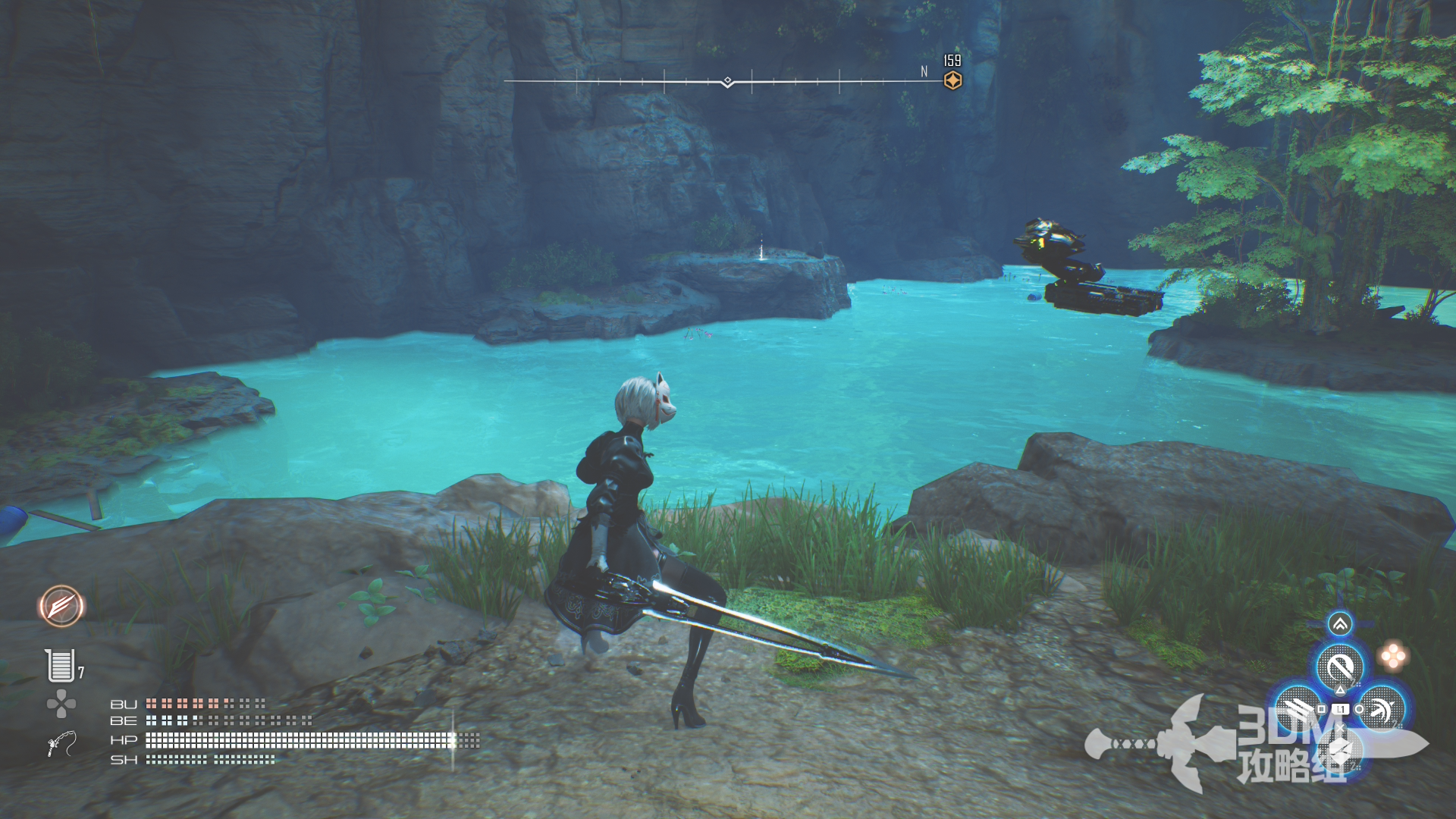Activate the arc-and-arrow Beta skill
The height and width of the screenshot is (819, 1456).
[1382, 709]
